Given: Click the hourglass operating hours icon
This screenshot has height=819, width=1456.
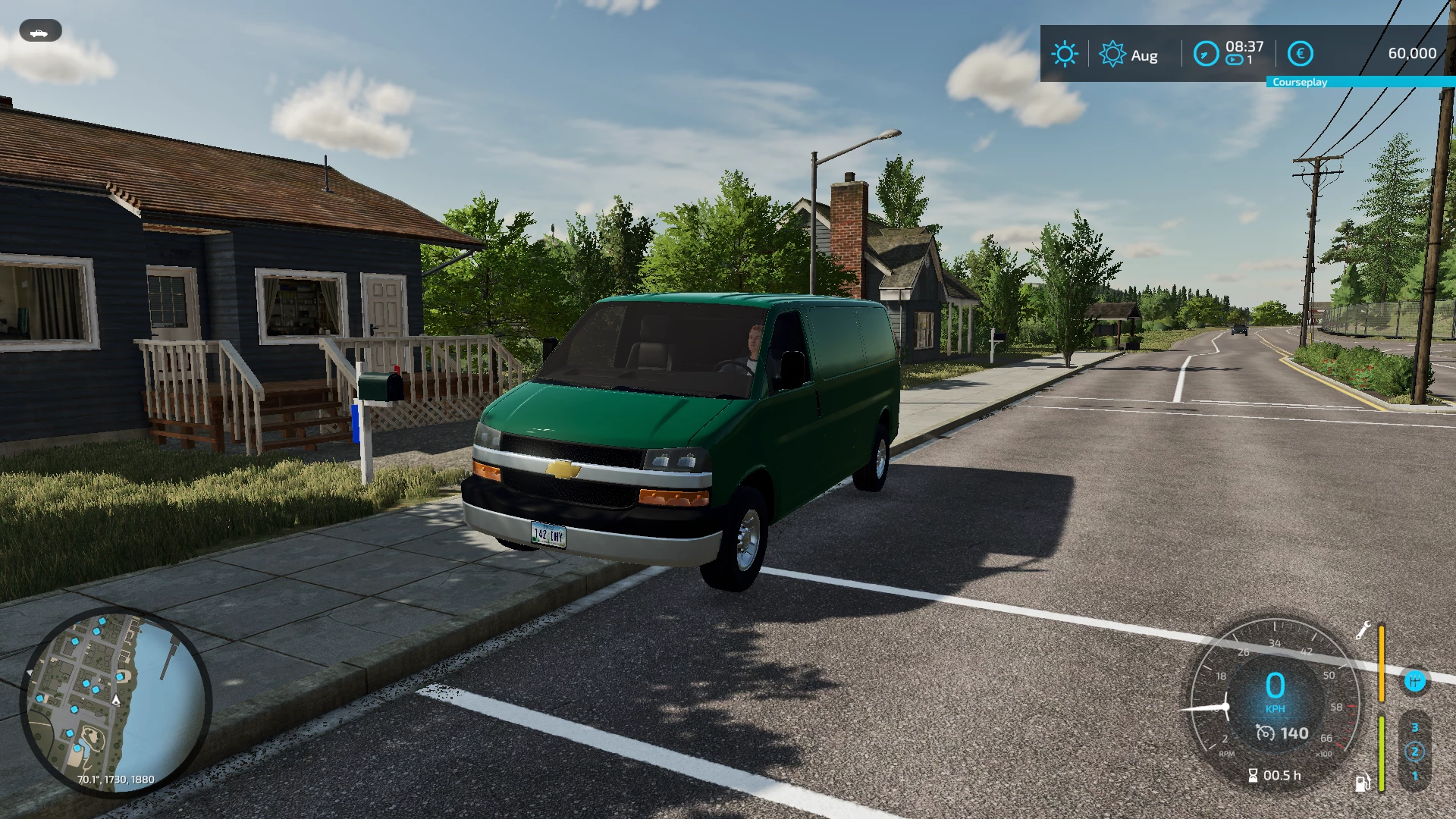Looking at the screenshot, I should click(x=1254, y=775).
